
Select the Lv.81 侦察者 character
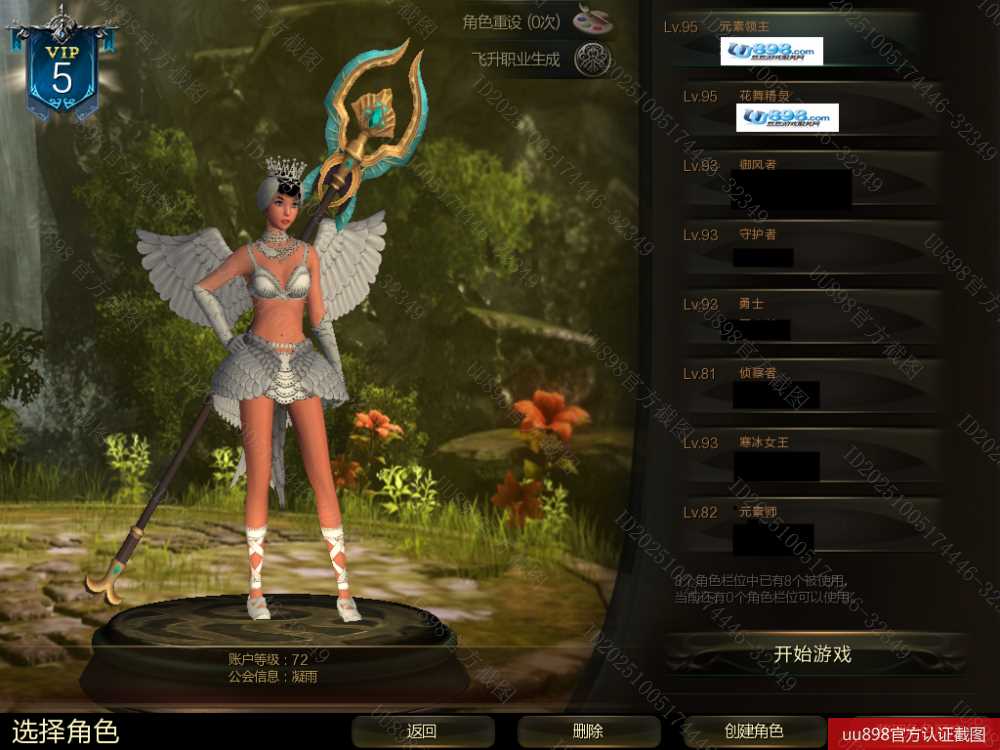coord(800,385)
